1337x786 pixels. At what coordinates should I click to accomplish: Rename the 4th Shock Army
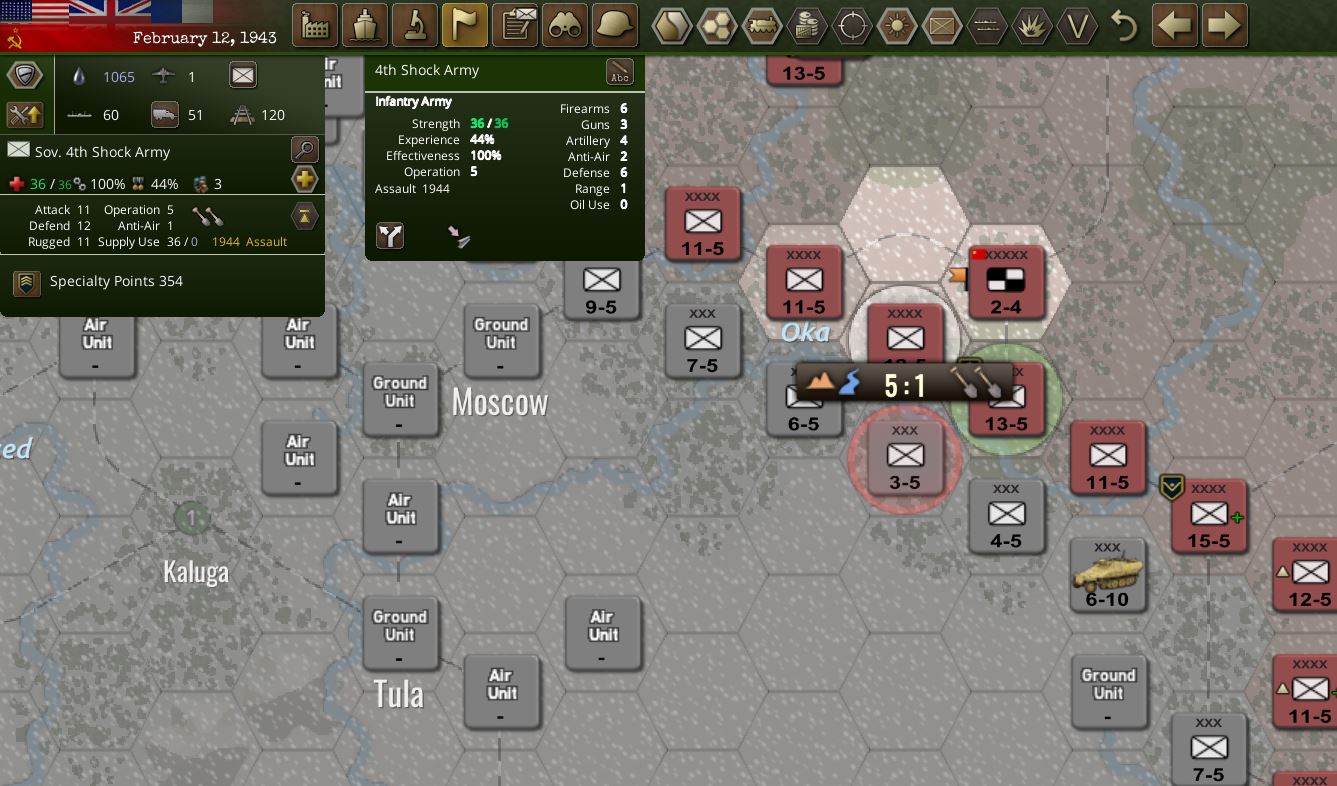(x=620, y=73)
